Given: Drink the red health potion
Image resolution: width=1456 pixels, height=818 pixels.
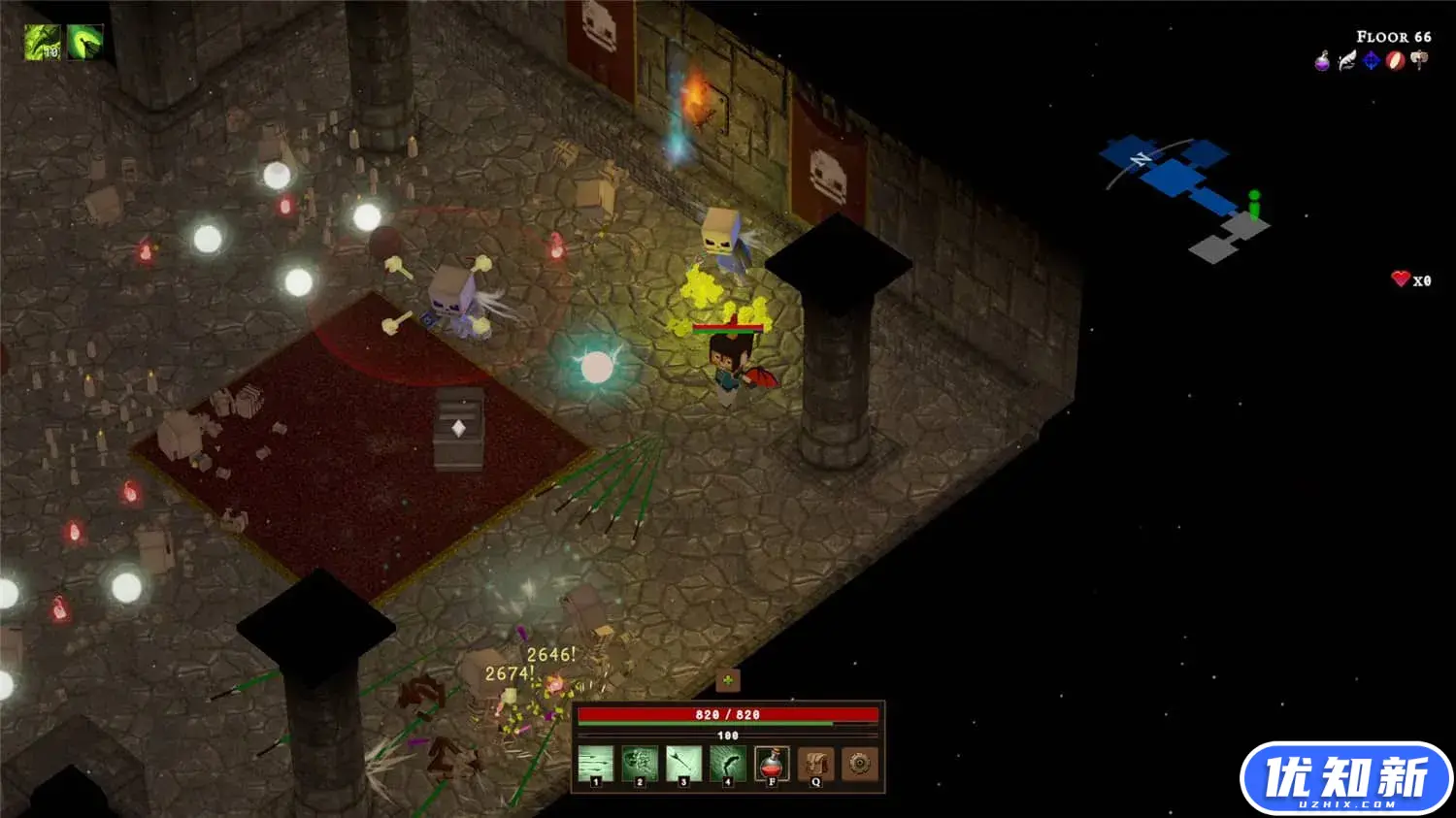Looking at the screenshot, I should [772, 763].
